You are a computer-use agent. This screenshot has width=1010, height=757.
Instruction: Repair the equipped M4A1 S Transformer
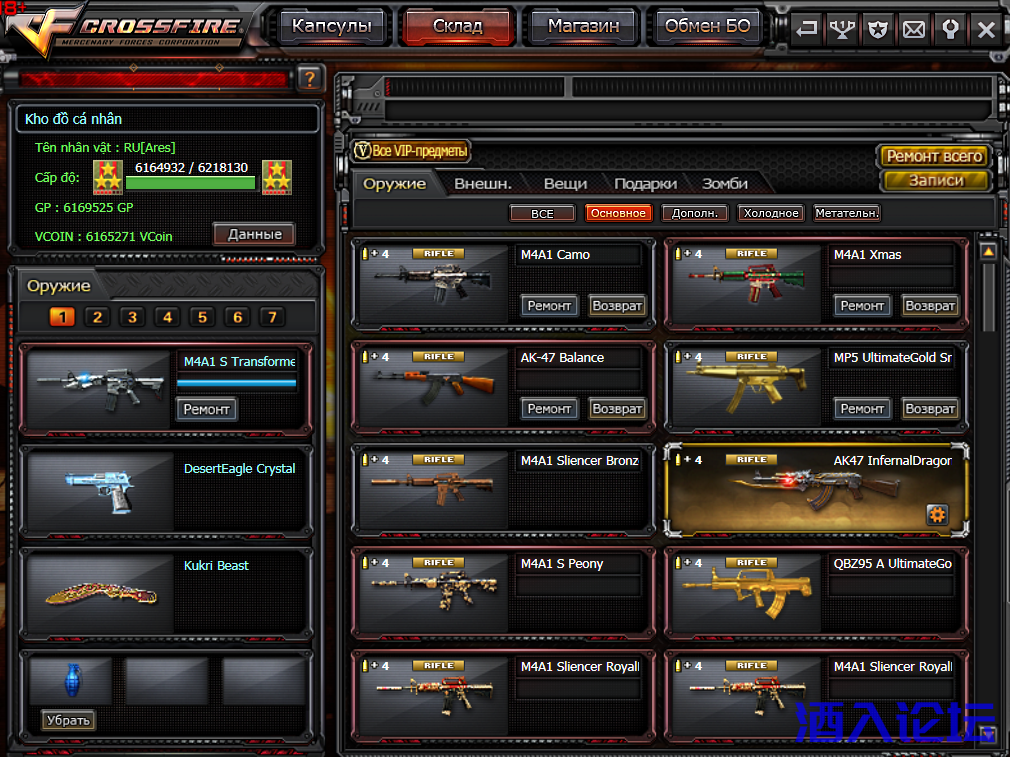click(206, 409)
